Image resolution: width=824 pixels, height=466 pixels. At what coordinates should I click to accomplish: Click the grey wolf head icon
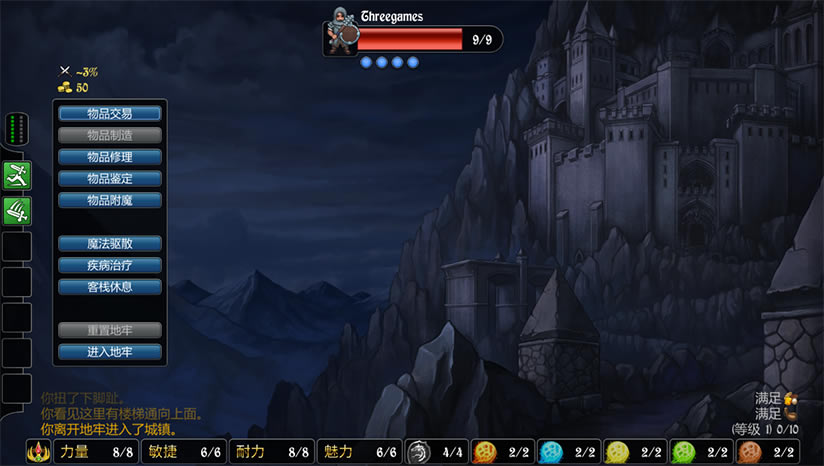point(419,452)
